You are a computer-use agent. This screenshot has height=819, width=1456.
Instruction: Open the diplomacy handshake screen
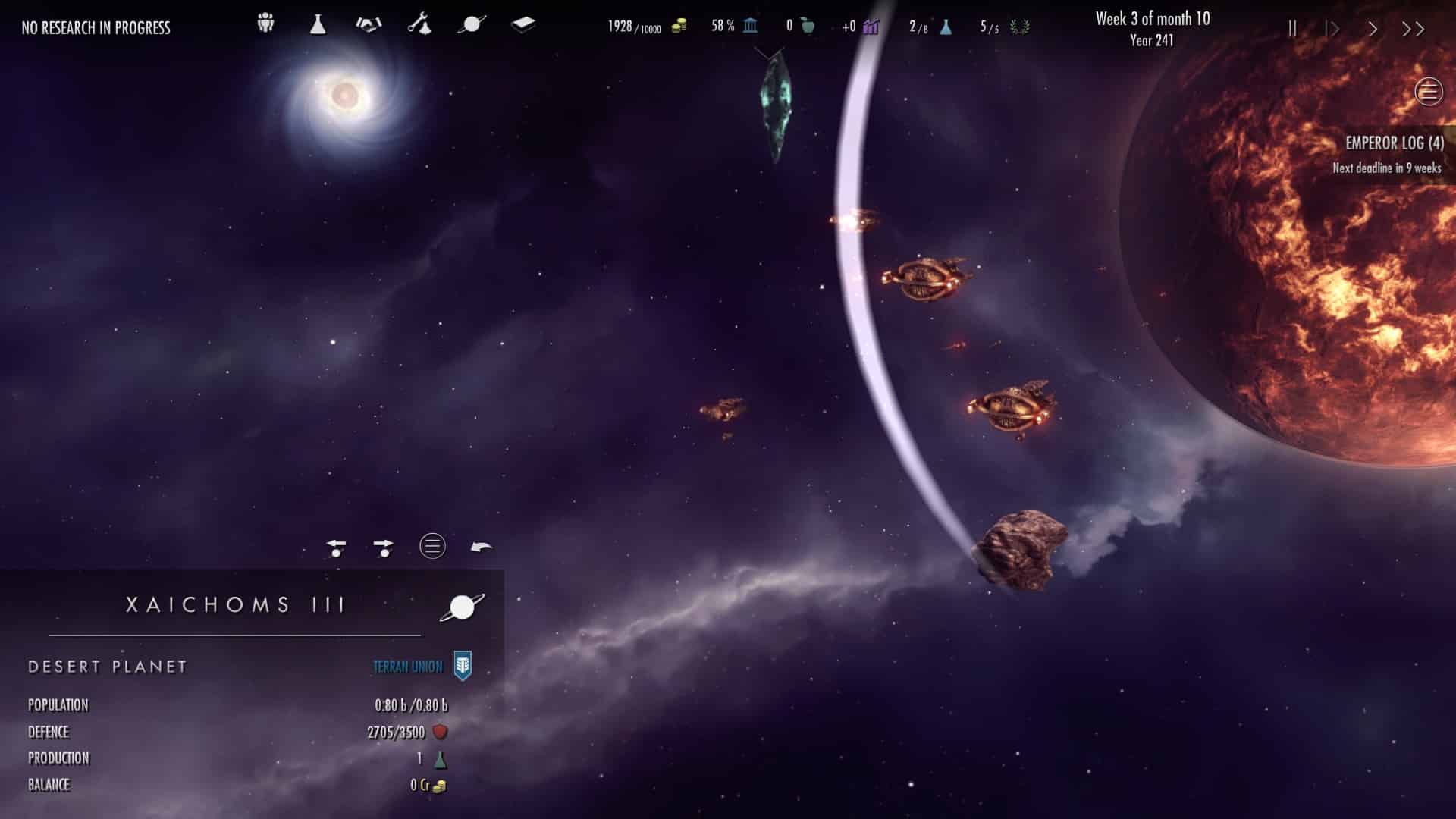[x=369, y=24]
